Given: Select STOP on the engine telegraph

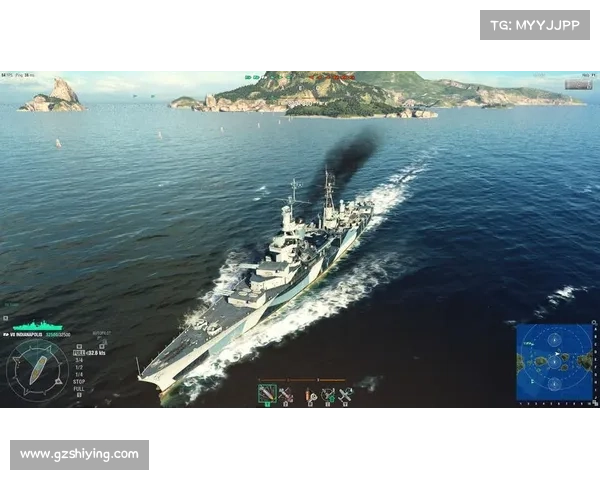Looking at the screenshot, I should pyautogui.click(x=79, y=381).
